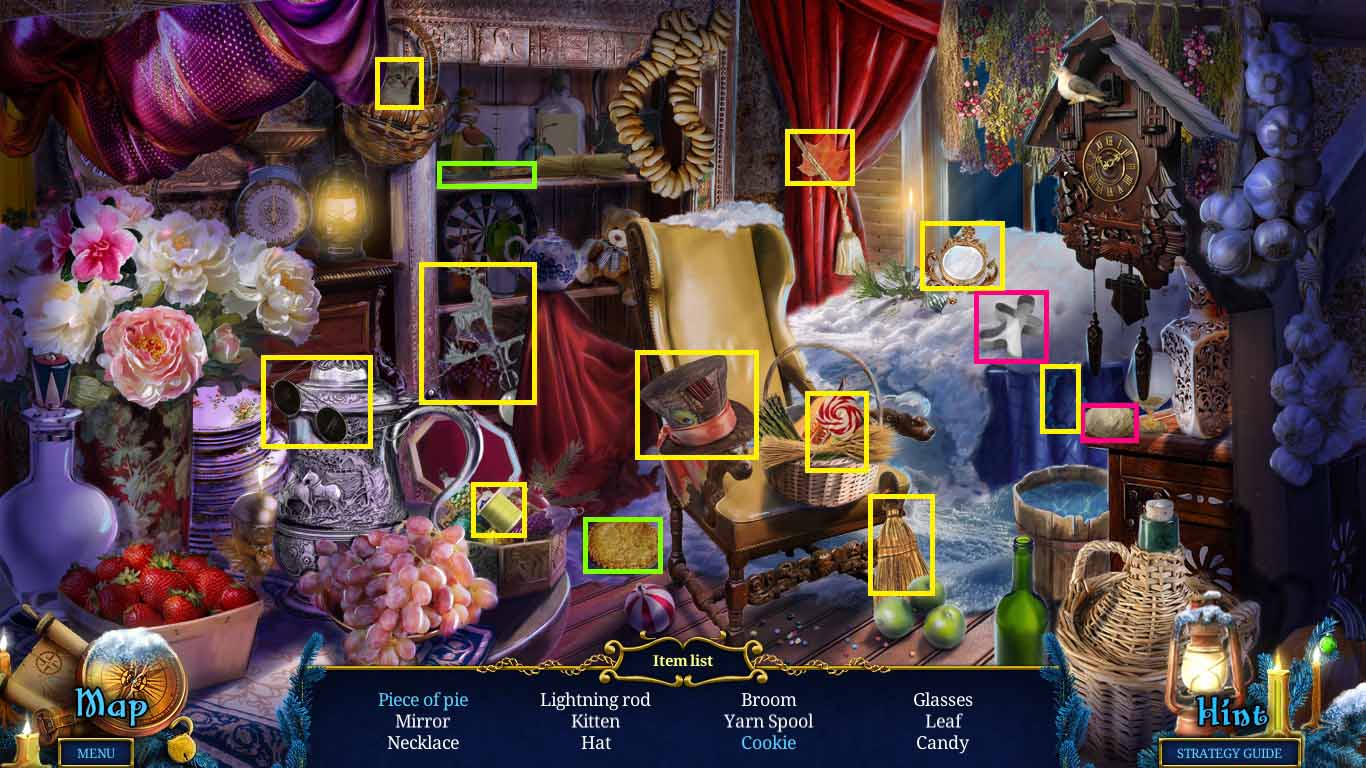
Task: Select 'Piece of pie' in the item list
Action: [422, 700]
